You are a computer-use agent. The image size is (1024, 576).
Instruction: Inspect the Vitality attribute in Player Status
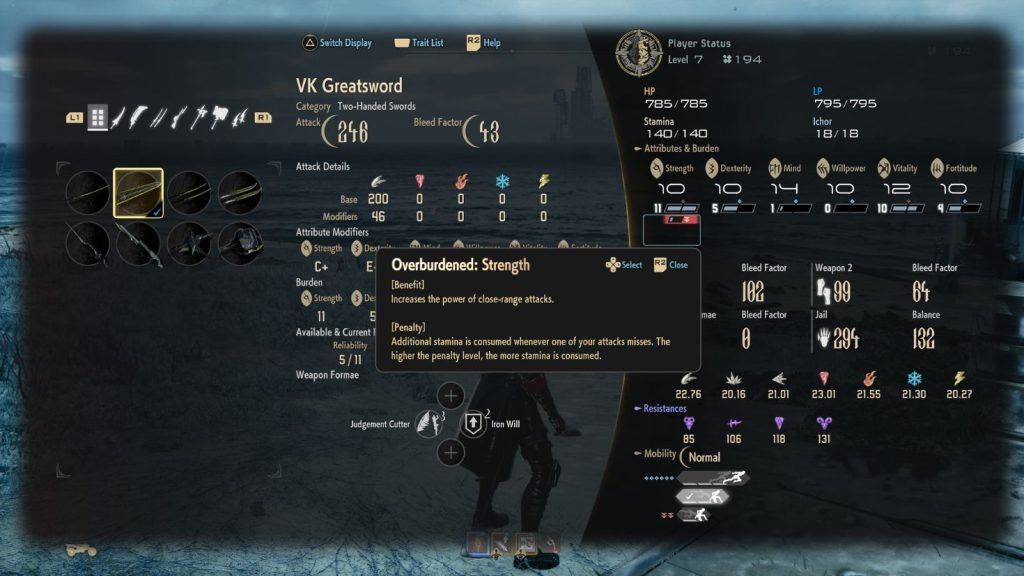point(884,168)
